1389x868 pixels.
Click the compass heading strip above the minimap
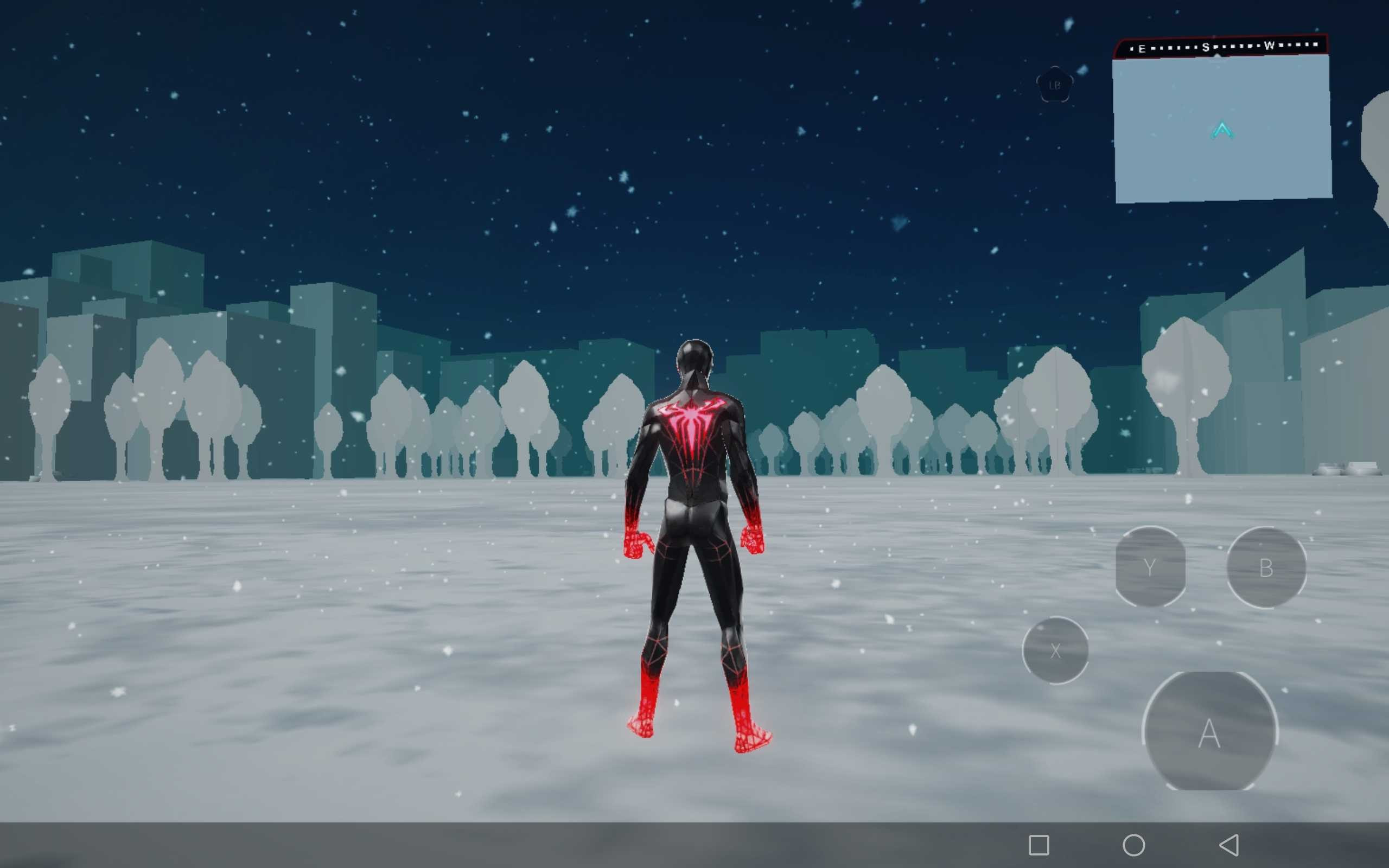(1221, 47)
